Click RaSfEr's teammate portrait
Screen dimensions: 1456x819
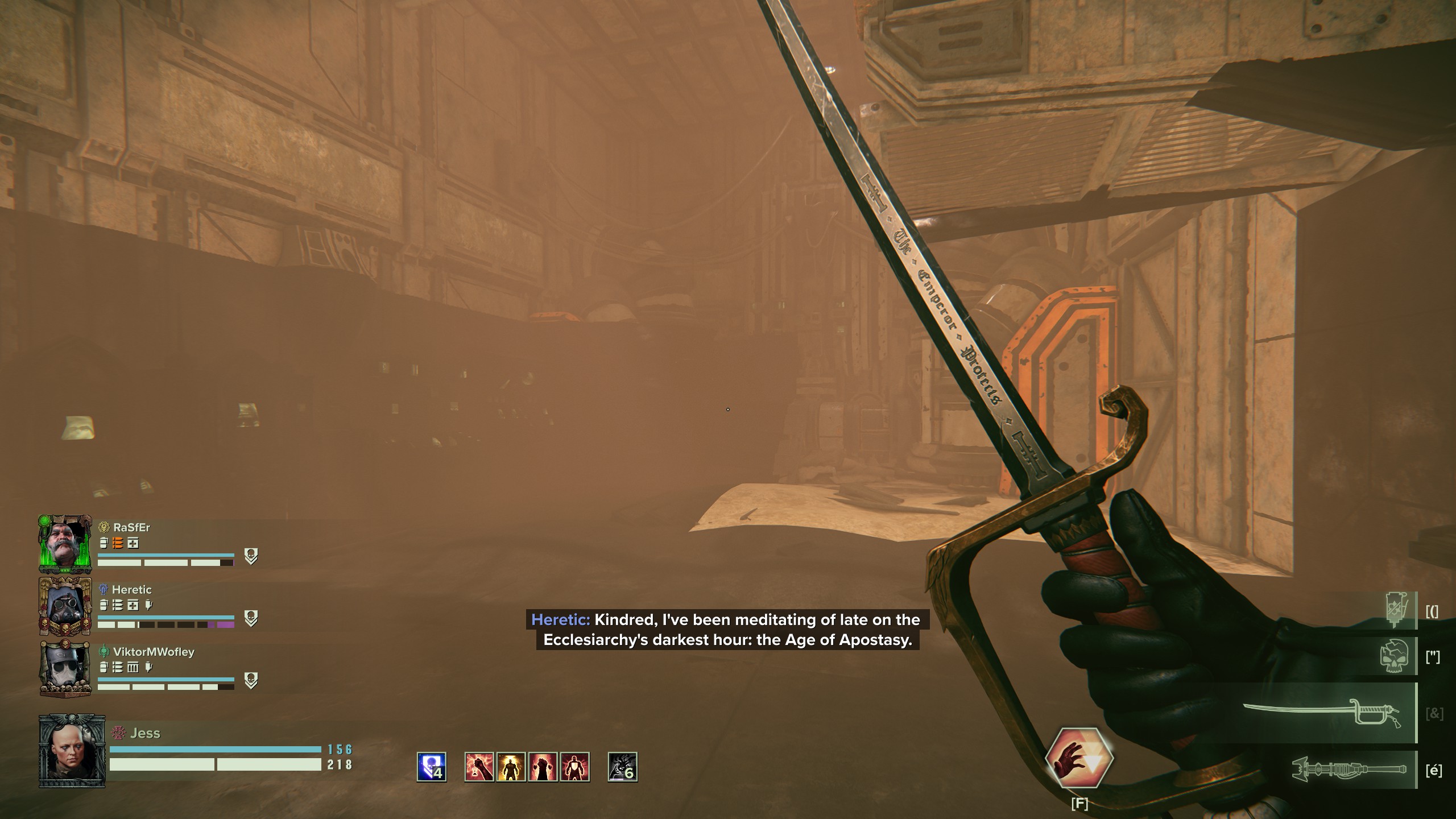pos(65,544)
